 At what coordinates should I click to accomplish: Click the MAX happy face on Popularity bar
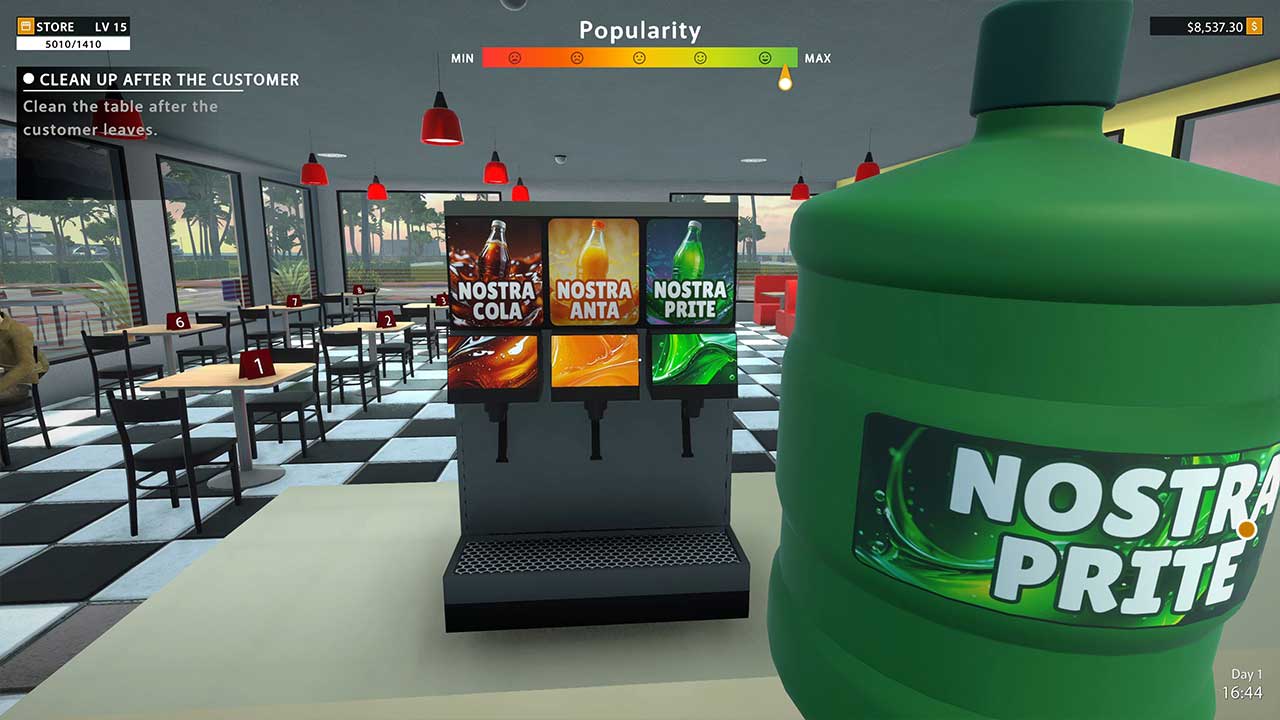point(765,58)
